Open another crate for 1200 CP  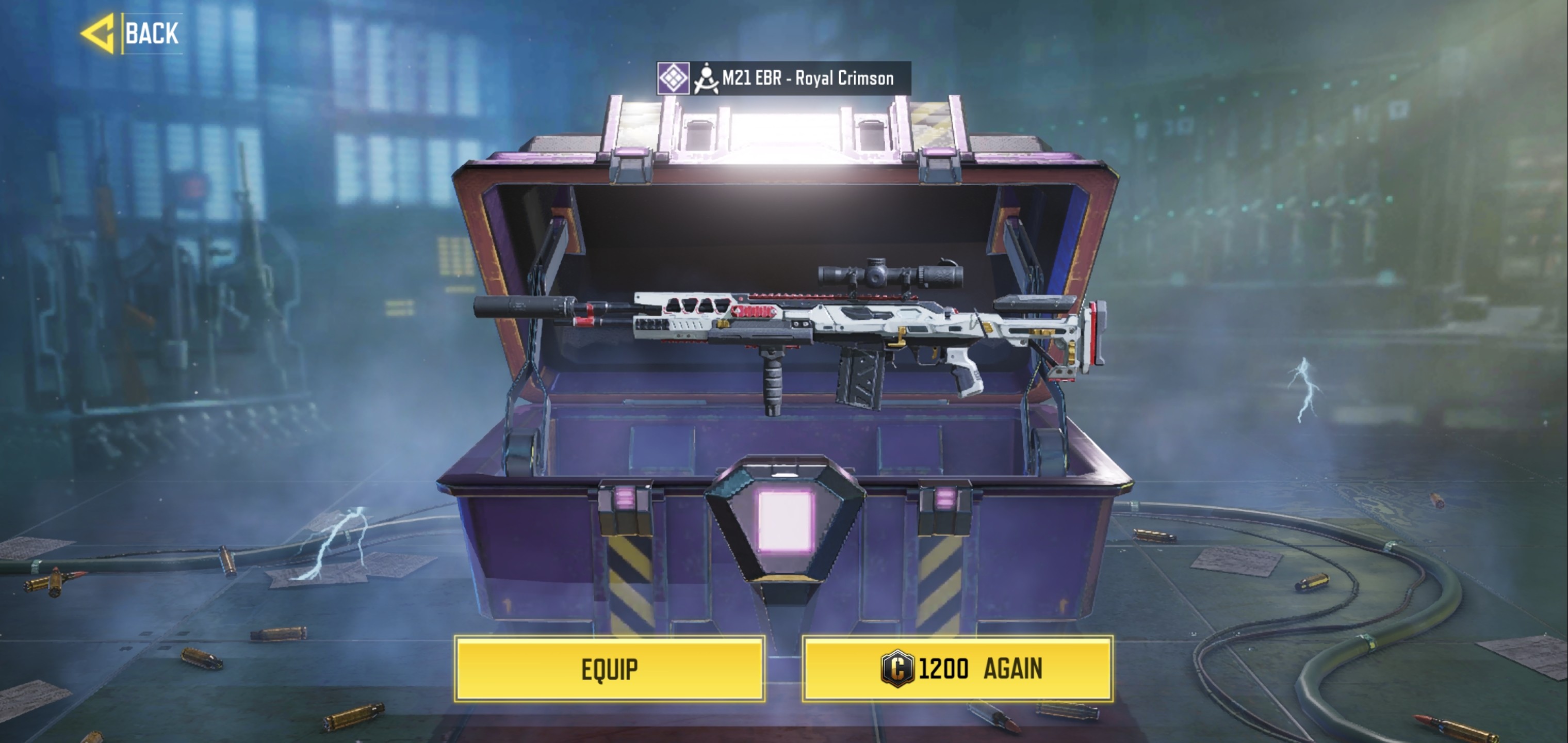tap(957, 669)
